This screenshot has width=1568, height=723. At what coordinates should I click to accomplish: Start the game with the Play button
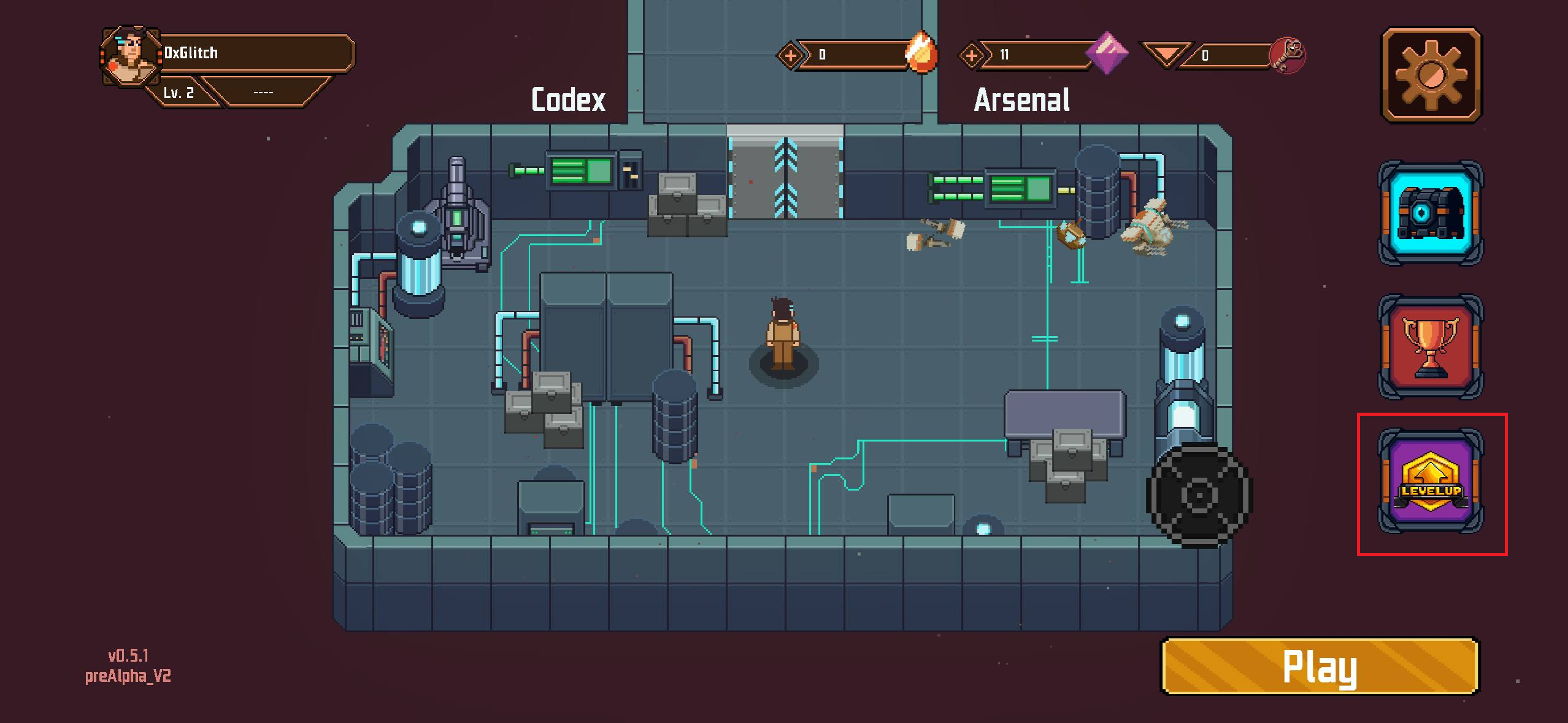(1320, 667)
